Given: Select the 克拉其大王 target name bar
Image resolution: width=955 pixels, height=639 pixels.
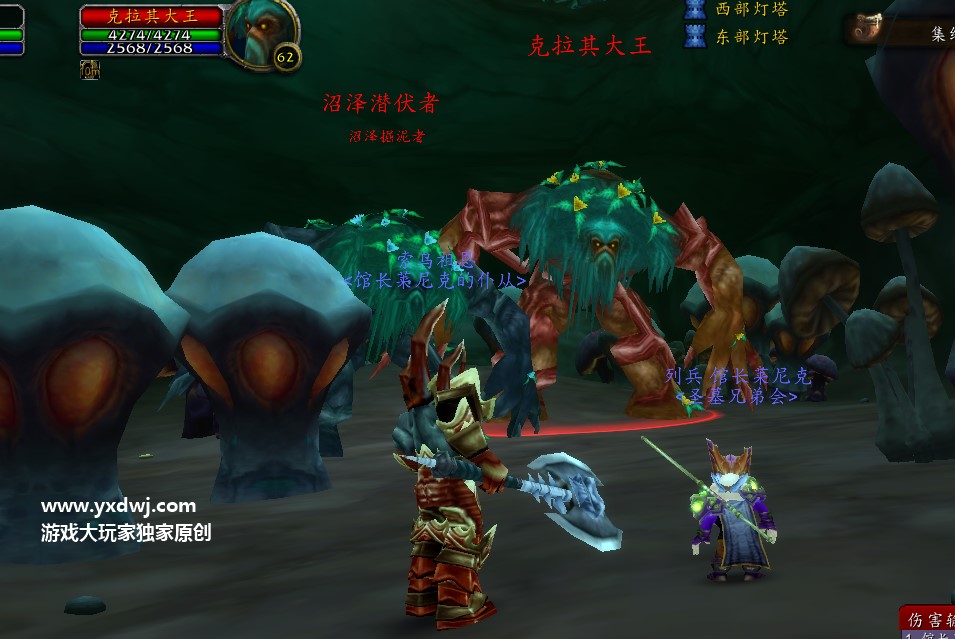Looking at the screenshot, I should [152, 16].
